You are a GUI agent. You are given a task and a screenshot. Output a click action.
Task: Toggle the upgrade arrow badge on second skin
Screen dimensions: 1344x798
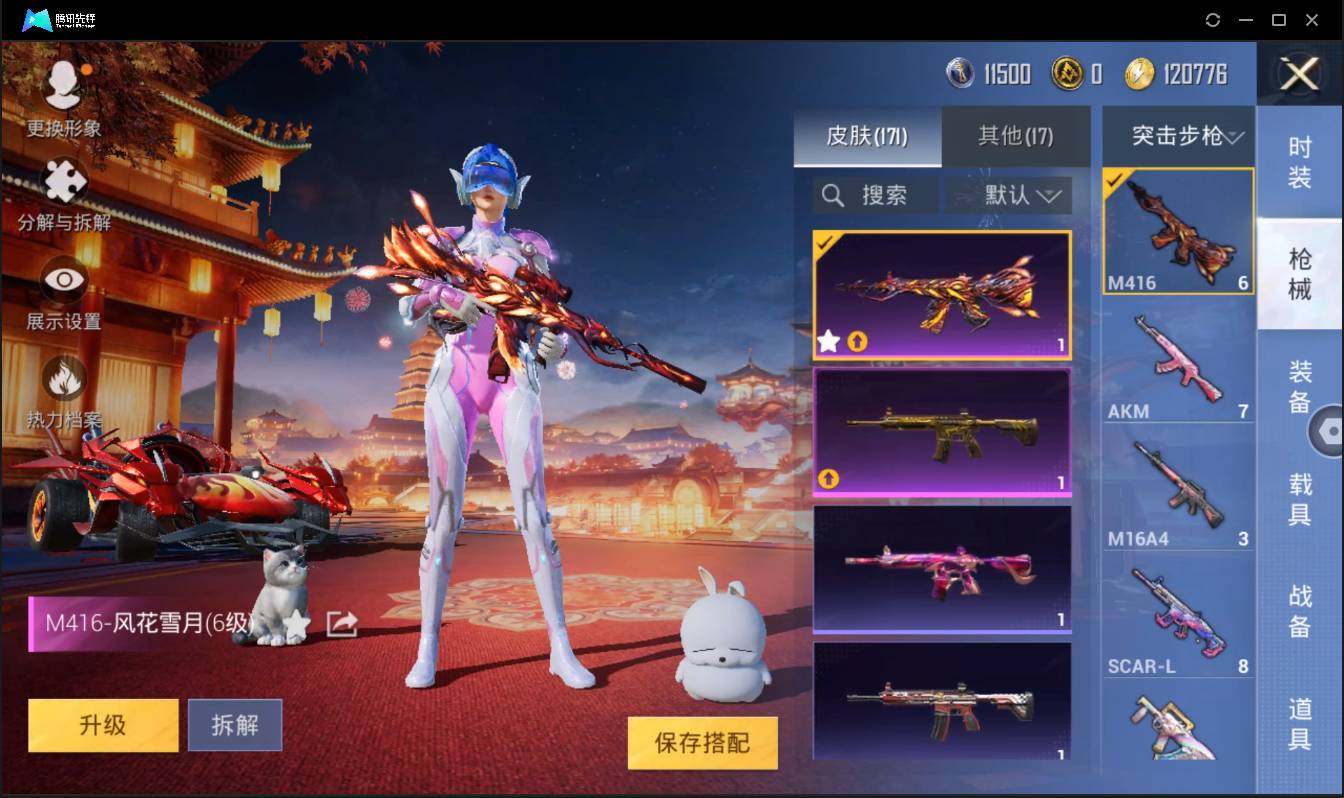coord(828,479)
